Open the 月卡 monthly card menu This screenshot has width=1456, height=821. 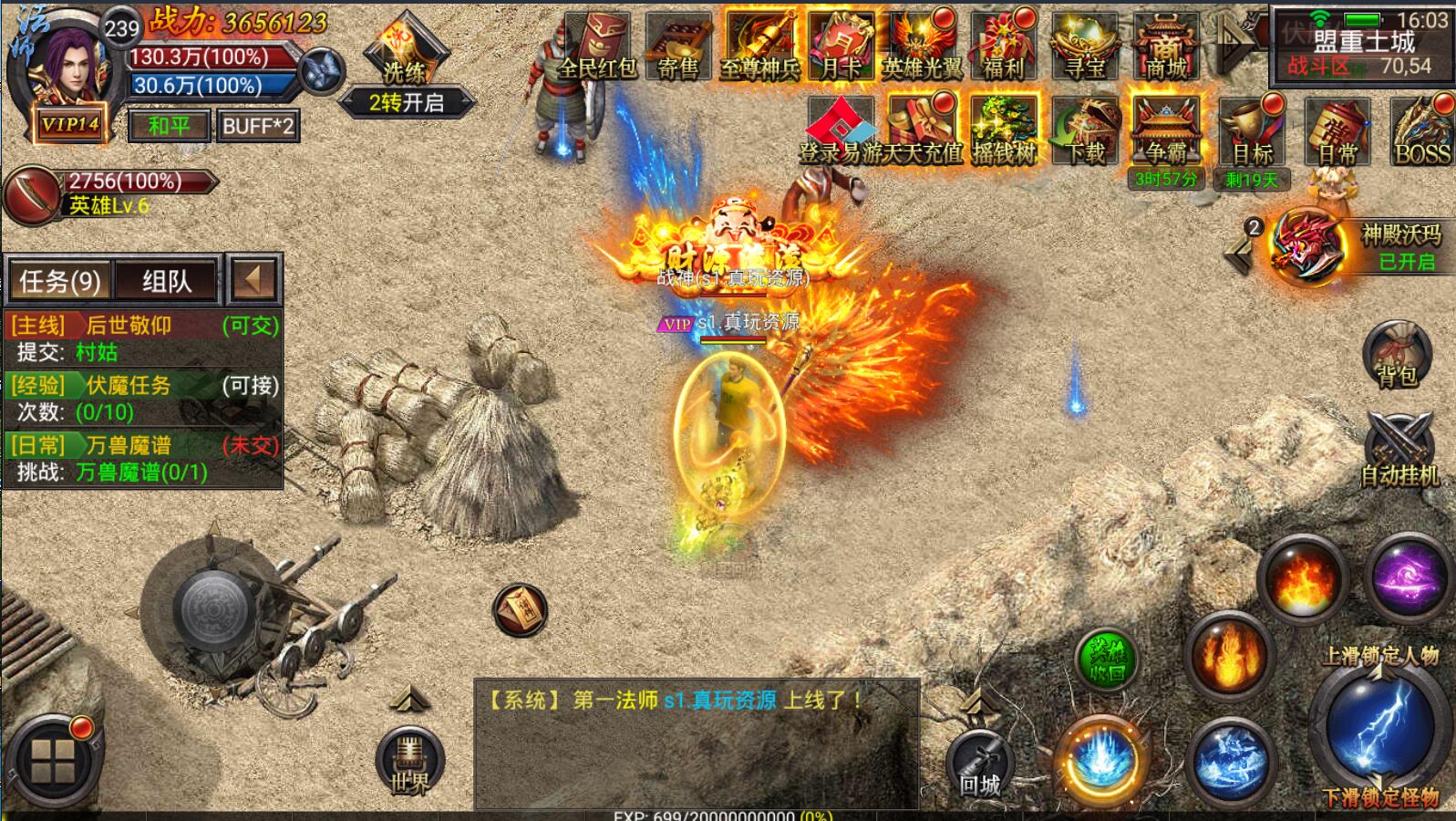click(841, 47)
